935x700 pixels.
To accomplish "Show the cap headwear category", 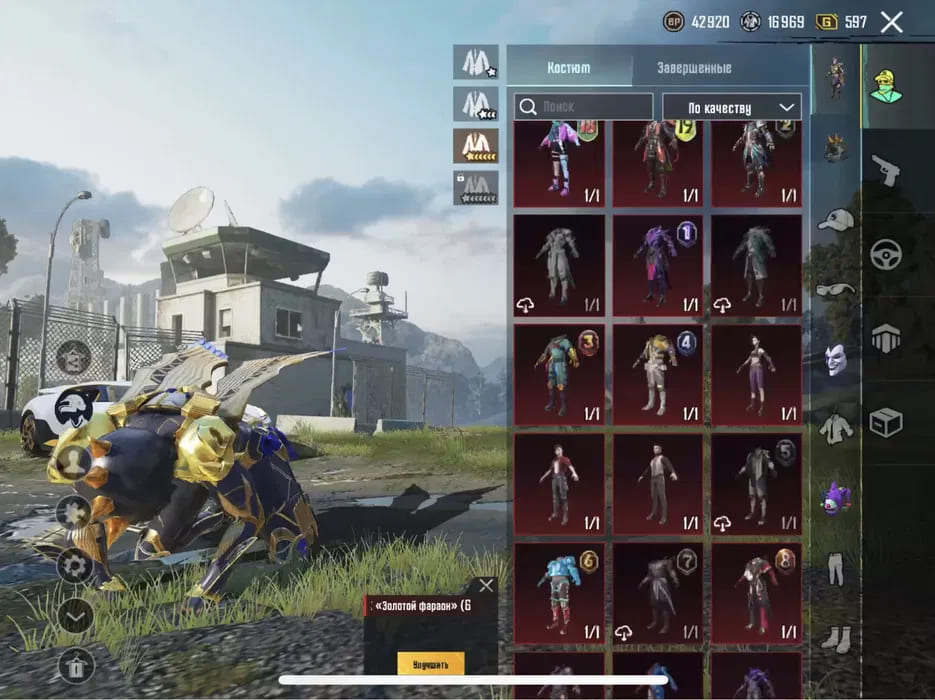I will click(x=835, y=221).
